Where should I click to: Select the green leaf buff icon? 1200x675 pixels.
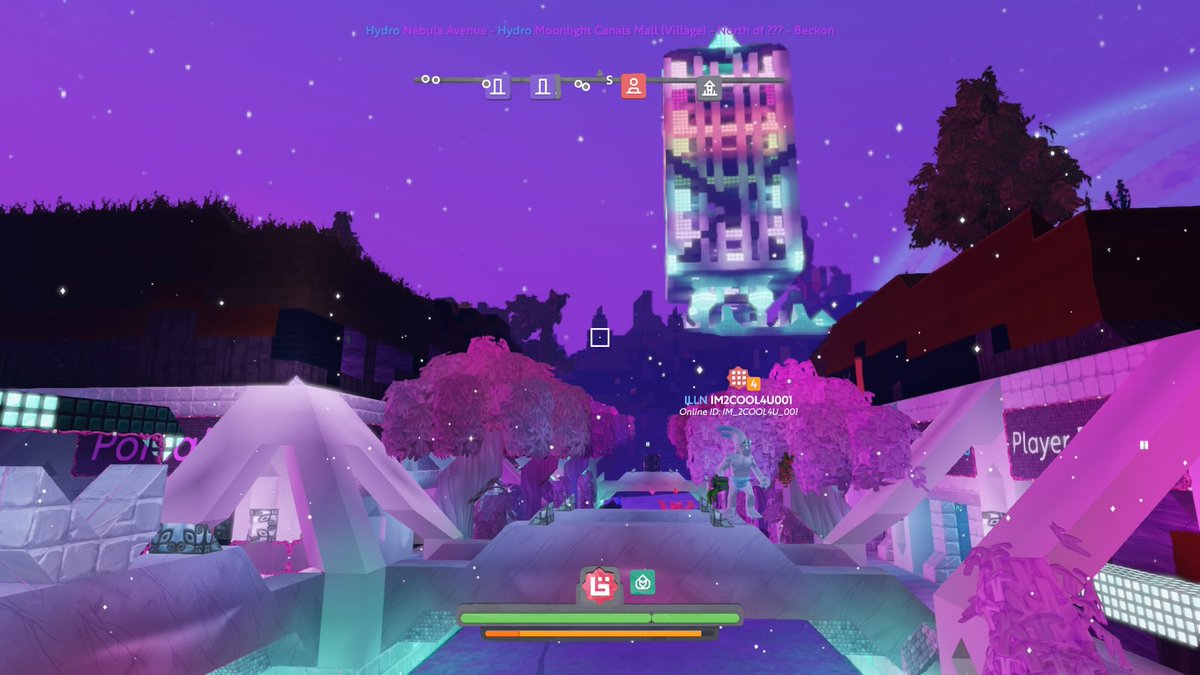click(642, 582)
